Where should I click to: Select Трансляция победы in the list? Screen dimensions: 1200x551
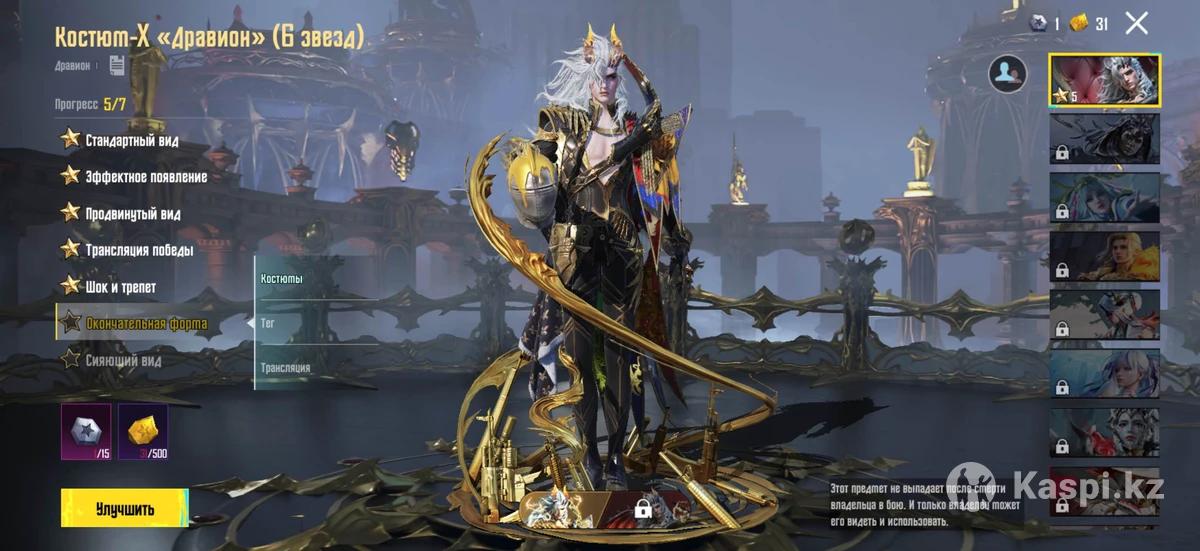coord(139,250)
